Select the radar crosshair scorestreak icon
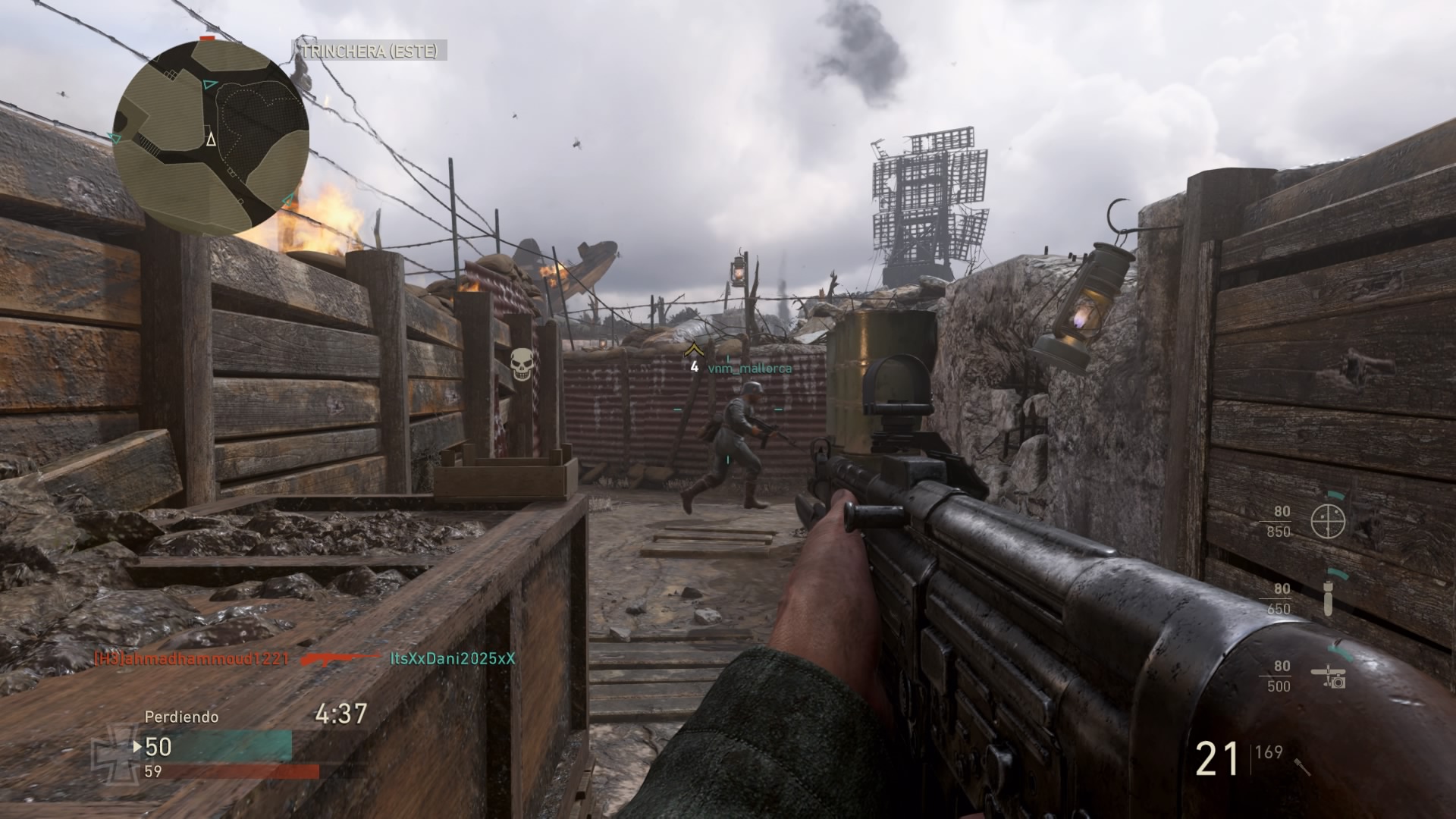This screenshot has width=1456, height=819. [x=1328, y=520]
